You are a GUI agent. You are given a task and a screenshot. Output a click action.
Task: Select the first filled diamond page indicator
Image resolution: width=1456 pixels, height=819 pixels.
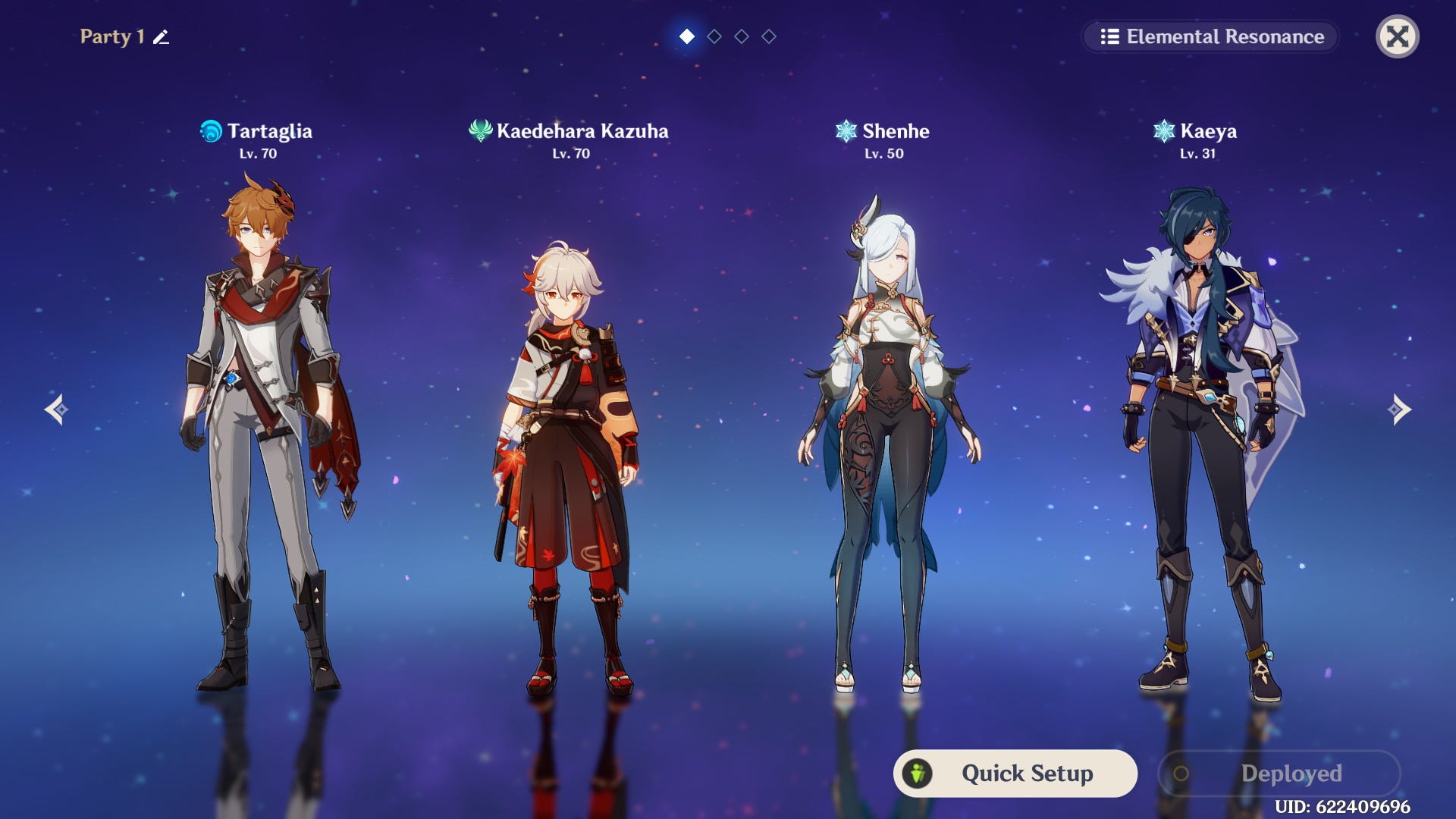(687, 36)
